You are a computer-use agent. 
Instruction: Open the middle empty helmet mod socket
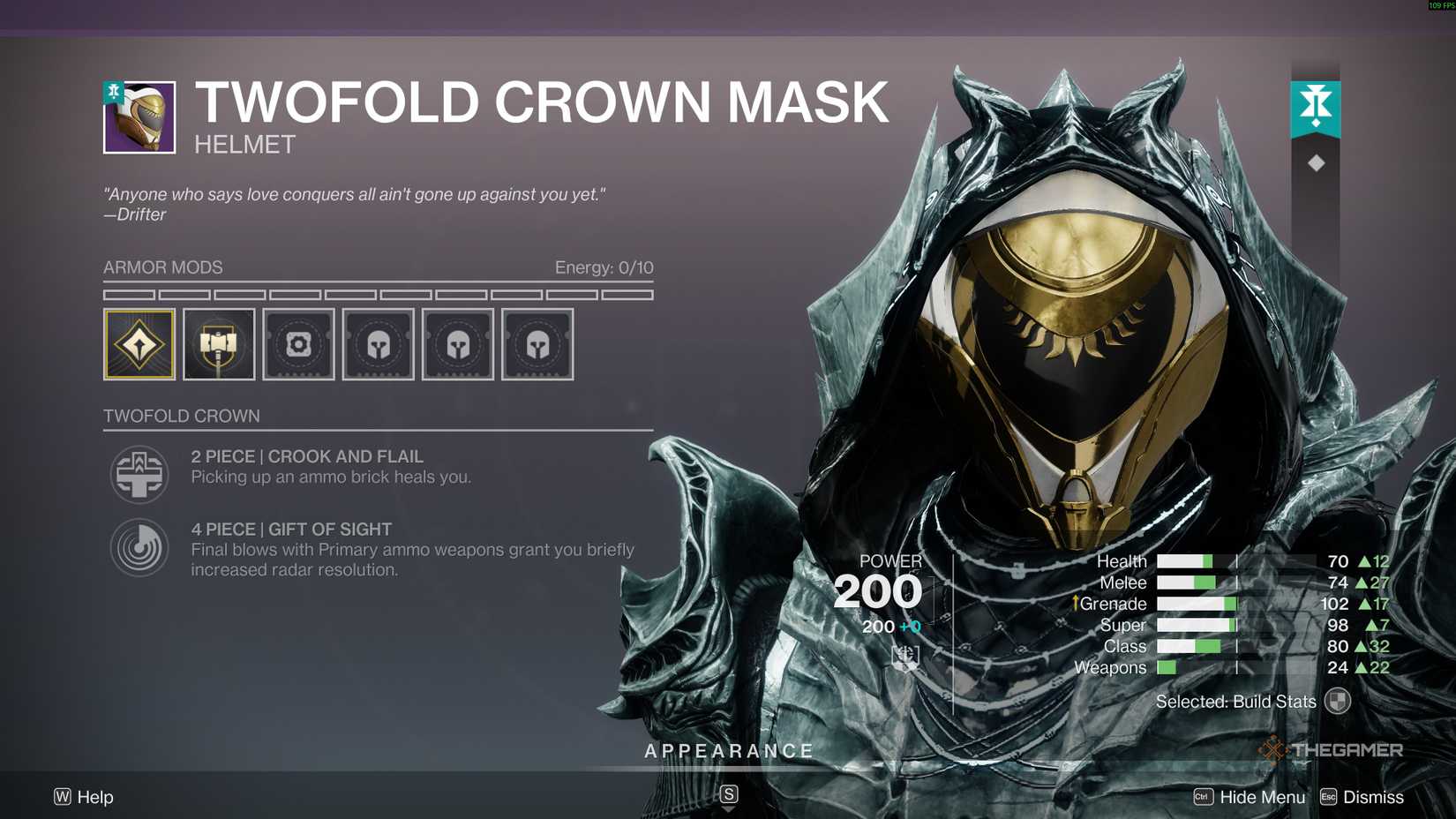pyautogui.click(x=457, y=344)
